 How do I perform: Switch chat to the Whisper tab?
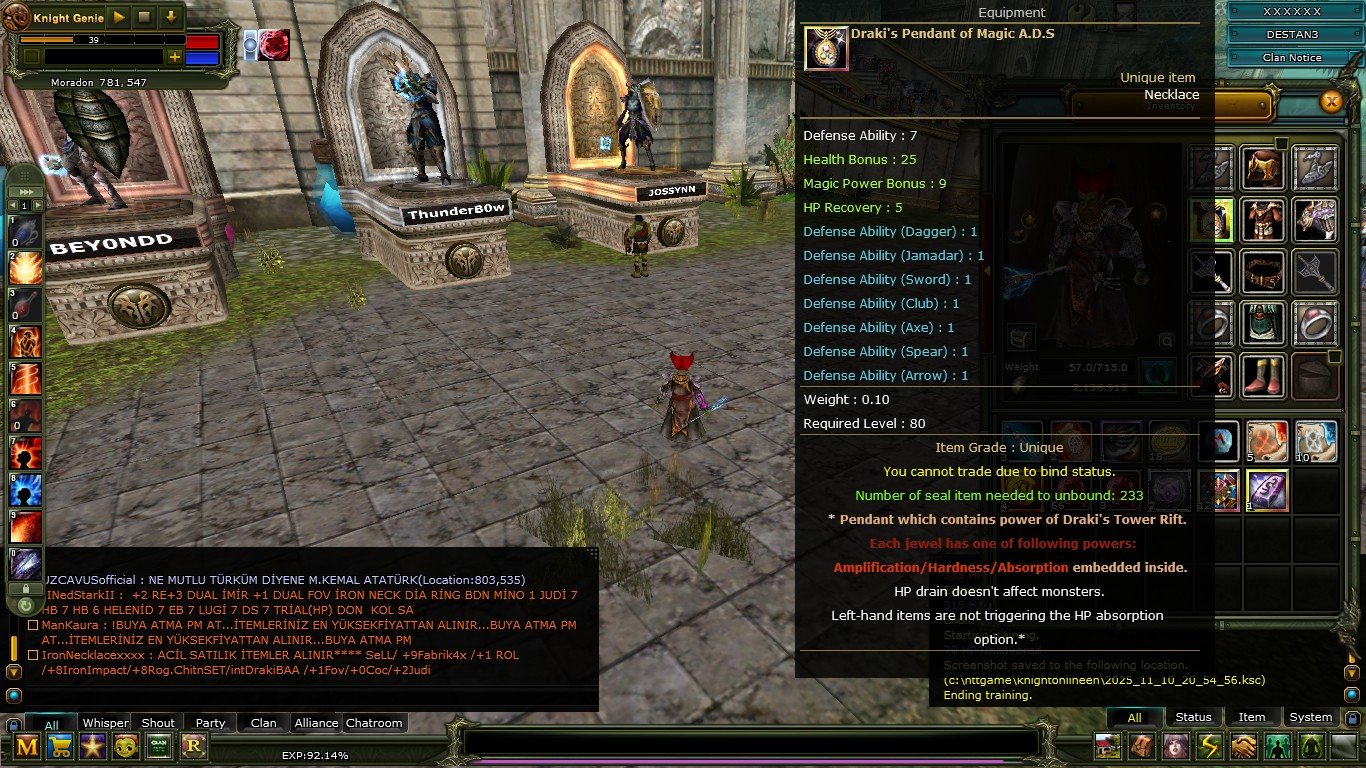pos(105,723)
